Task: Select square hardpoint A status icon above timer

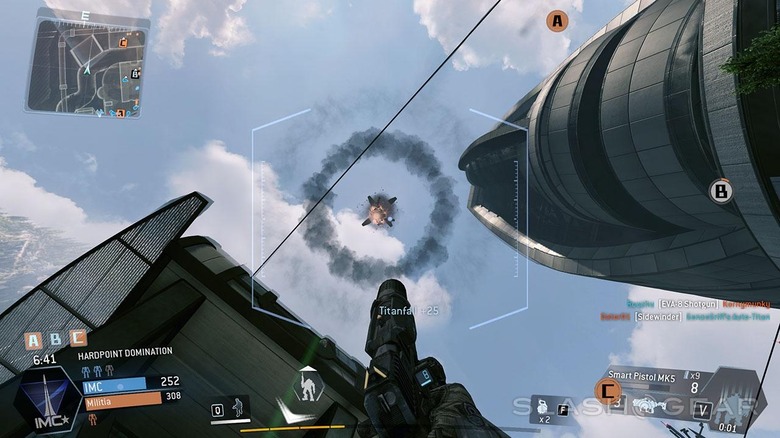Action: click(x=34, y=340)
